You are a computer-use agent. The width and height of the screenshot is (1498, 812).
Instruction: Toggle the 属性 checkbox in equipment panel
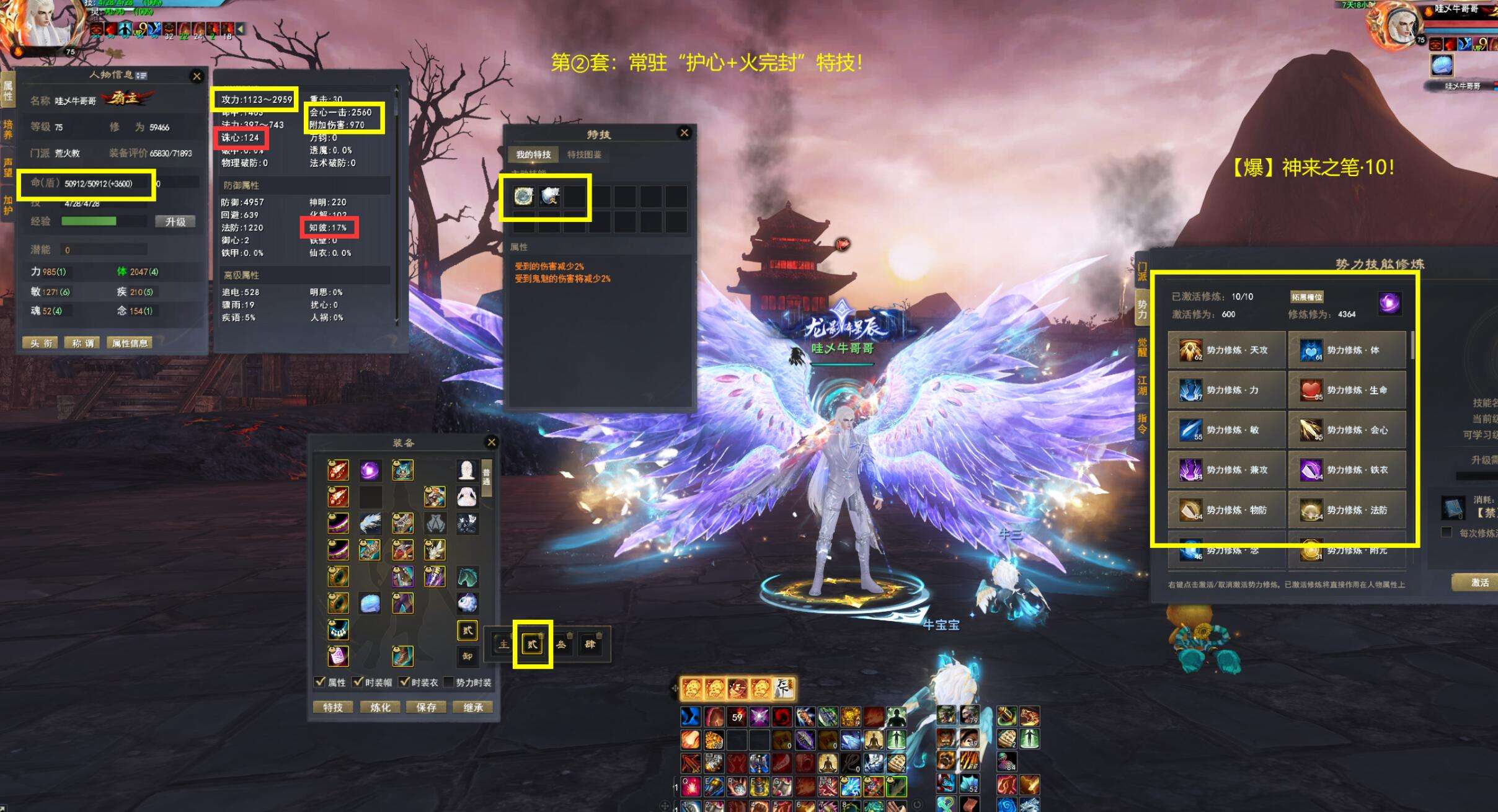pos(320,682)
